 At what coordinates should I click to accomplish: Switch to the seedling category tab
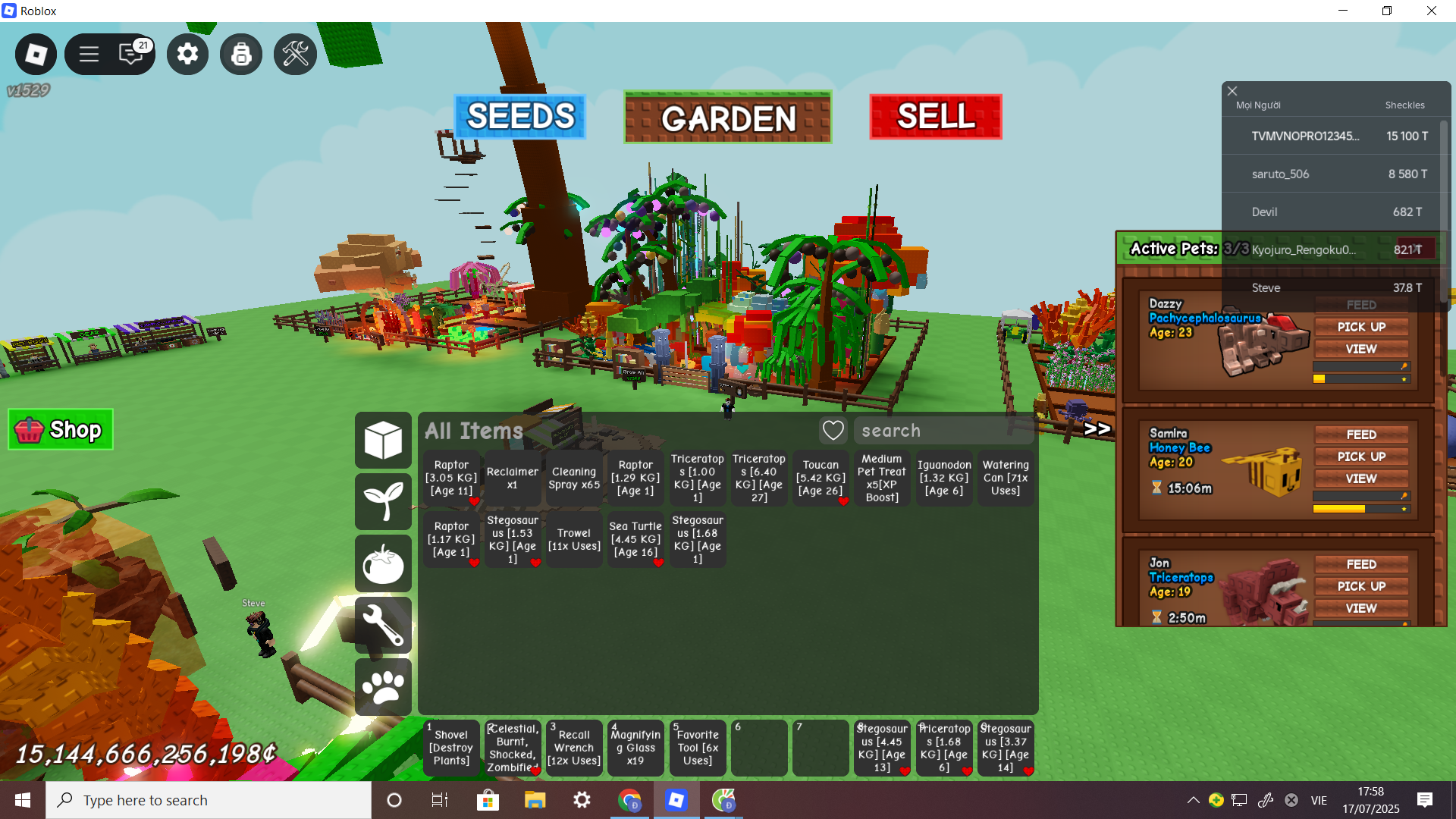pos(383,501)
